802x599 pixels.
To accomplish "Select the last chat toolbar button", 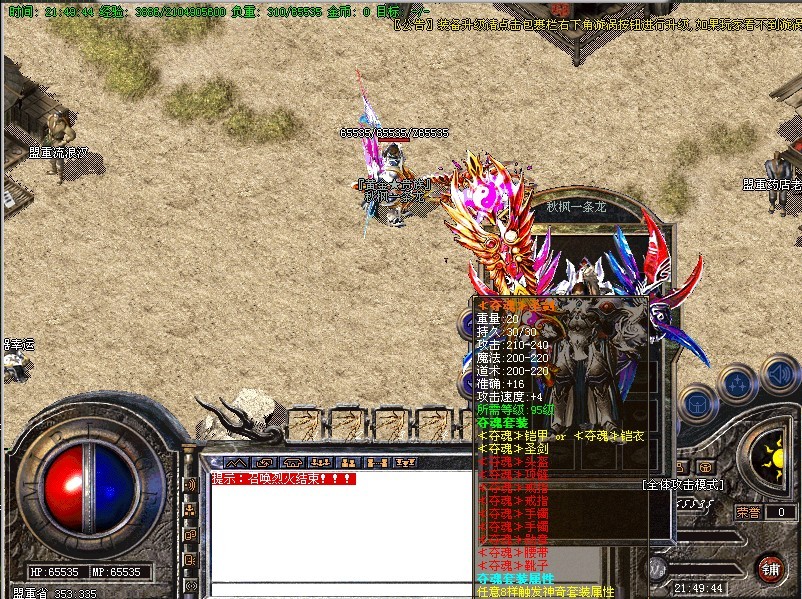I will click(406, 463).
